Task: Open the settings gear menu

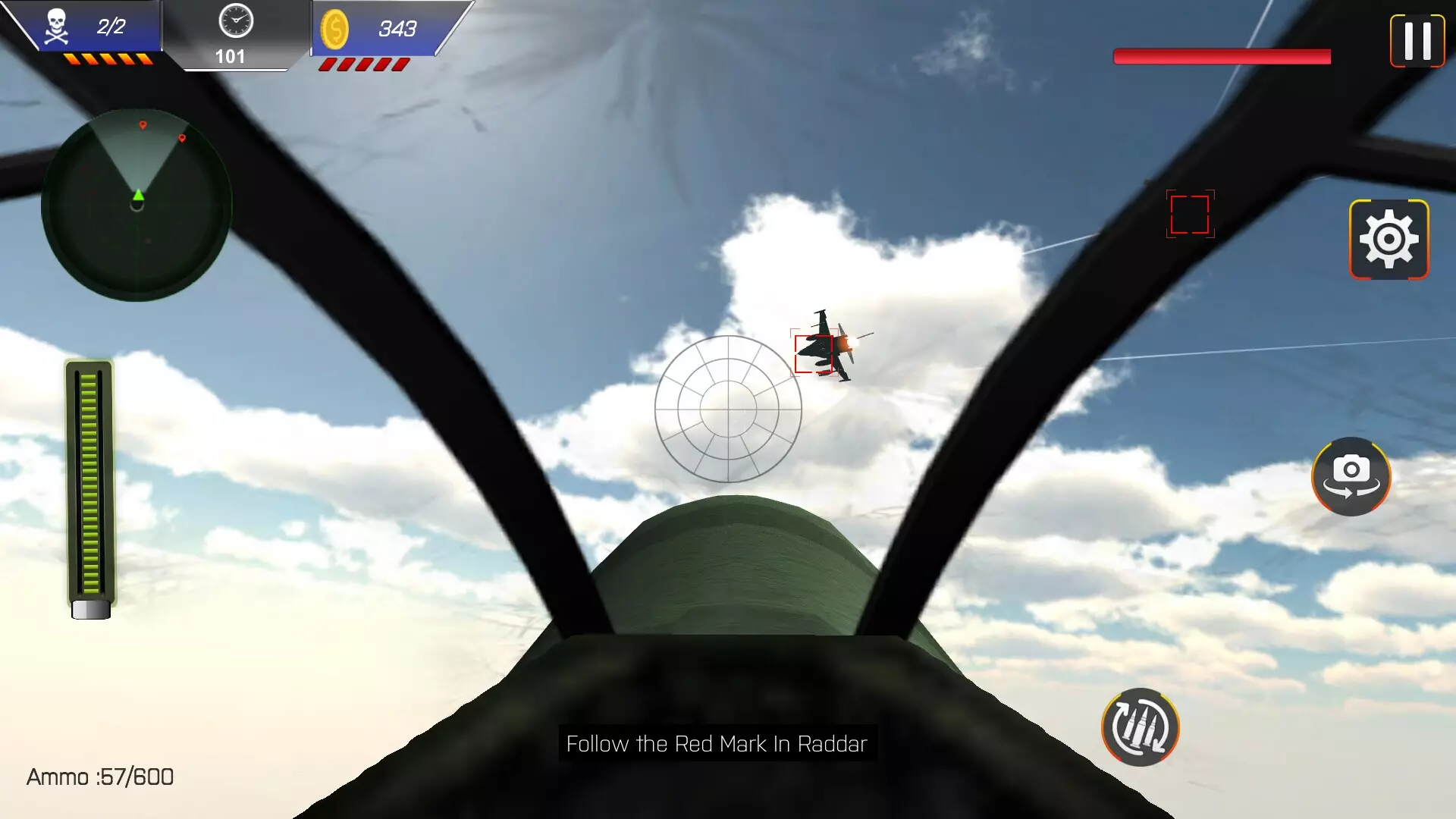Action: pos(1390,240)
